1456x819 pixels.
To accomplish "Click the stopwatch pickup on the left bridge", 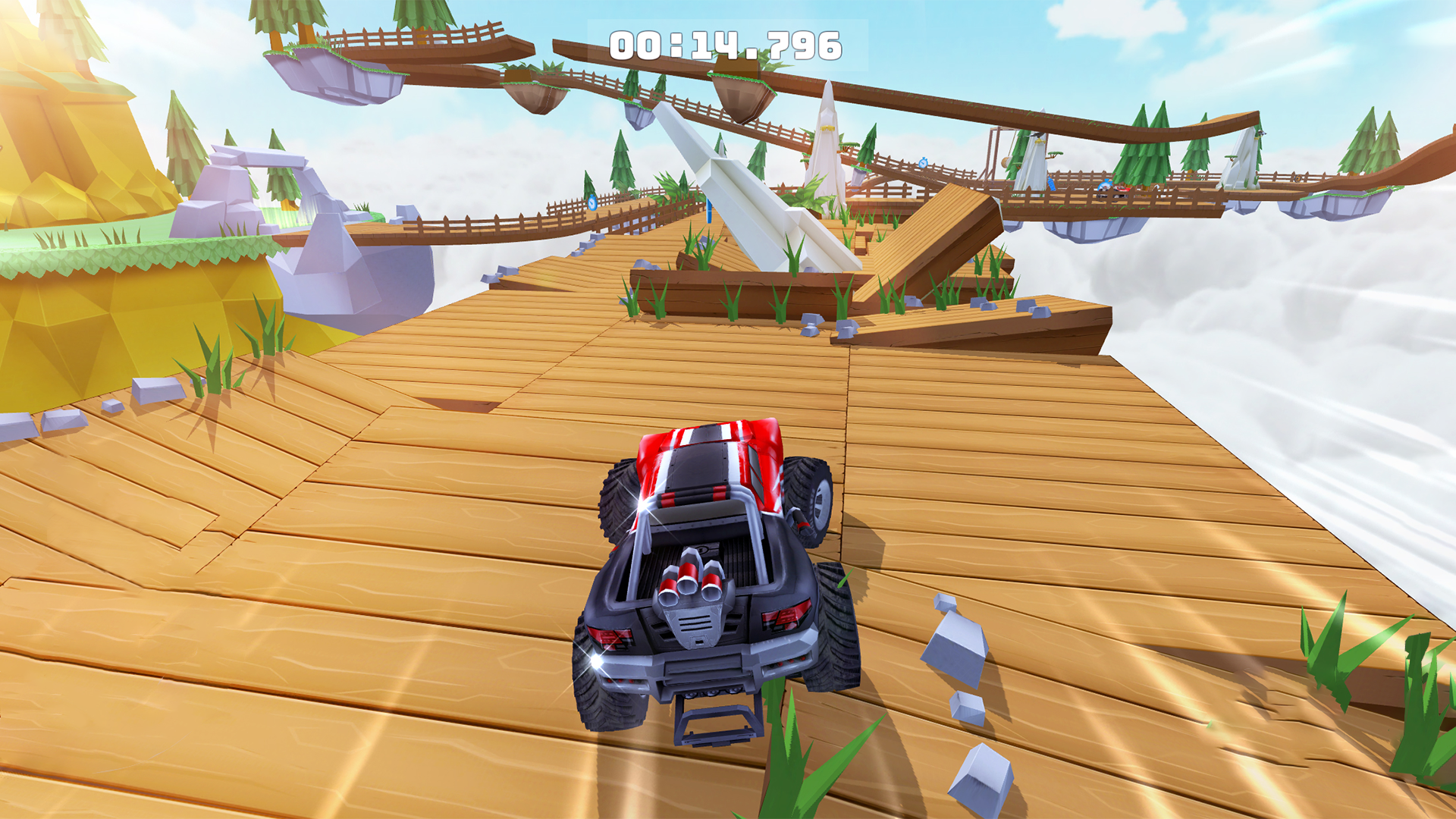I will 592,204.
